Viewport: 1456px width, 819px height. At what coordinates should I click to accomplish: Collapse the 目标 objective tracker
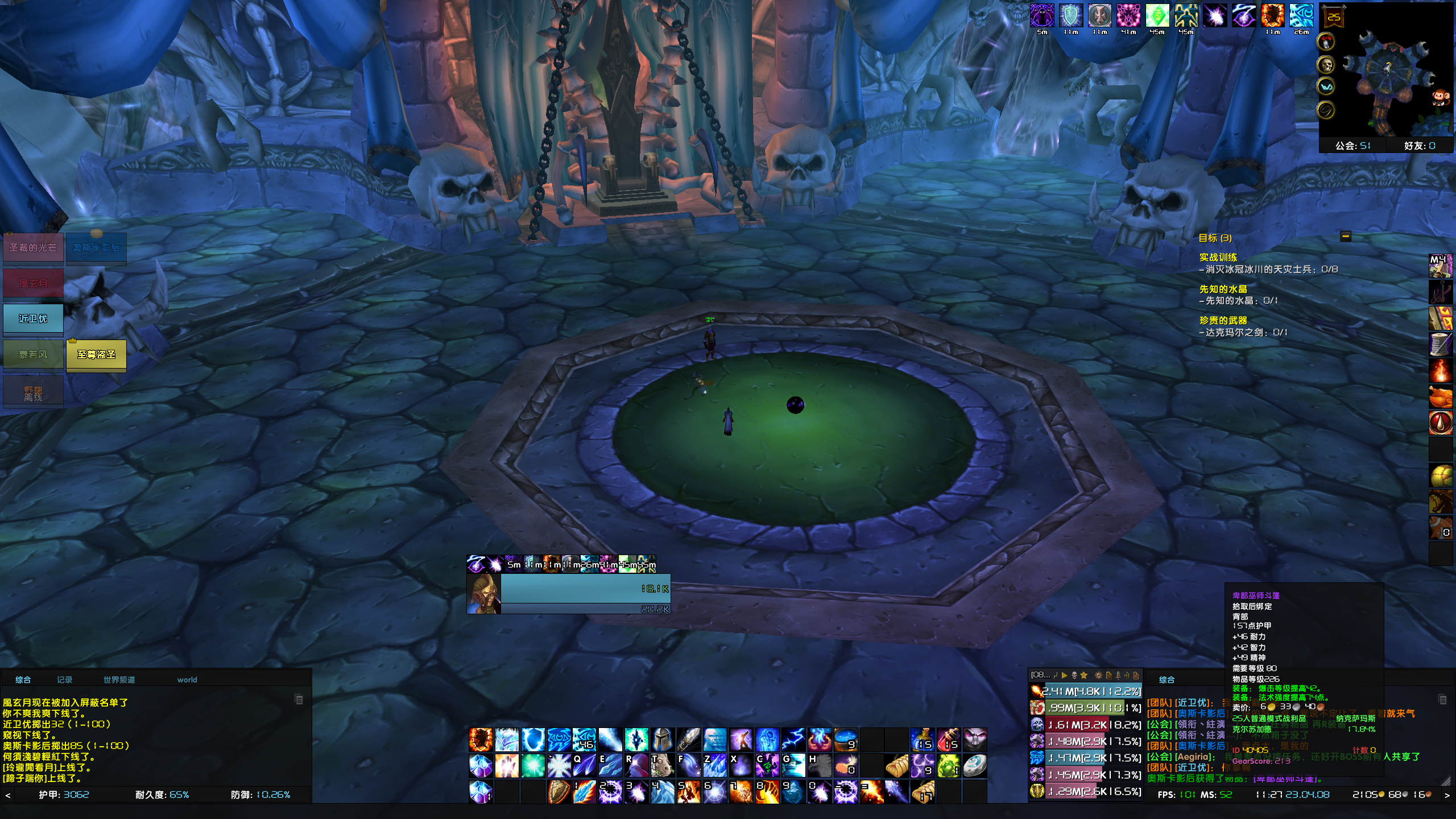[x=1346, y=236]
